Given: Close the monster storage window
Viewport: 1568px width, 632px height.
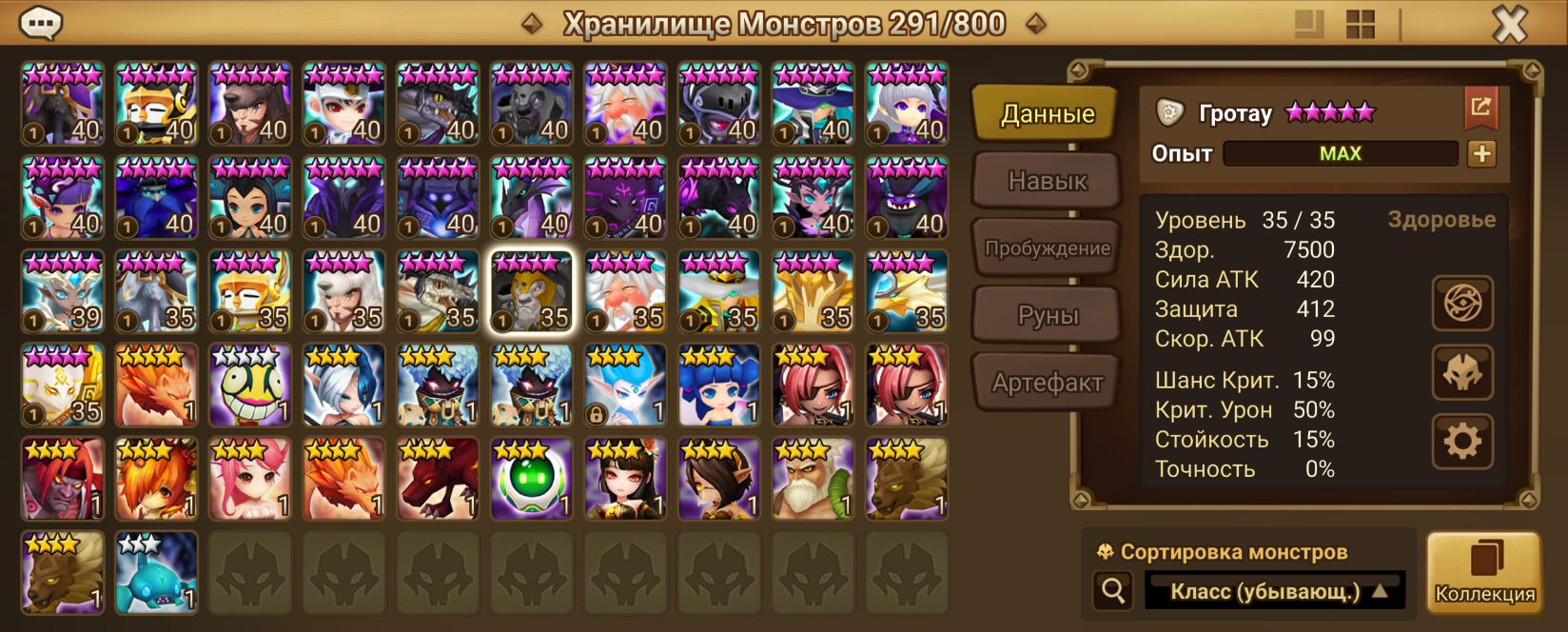Looking at the screenshot, I should pyautogui.click(x=1509, y=25).
